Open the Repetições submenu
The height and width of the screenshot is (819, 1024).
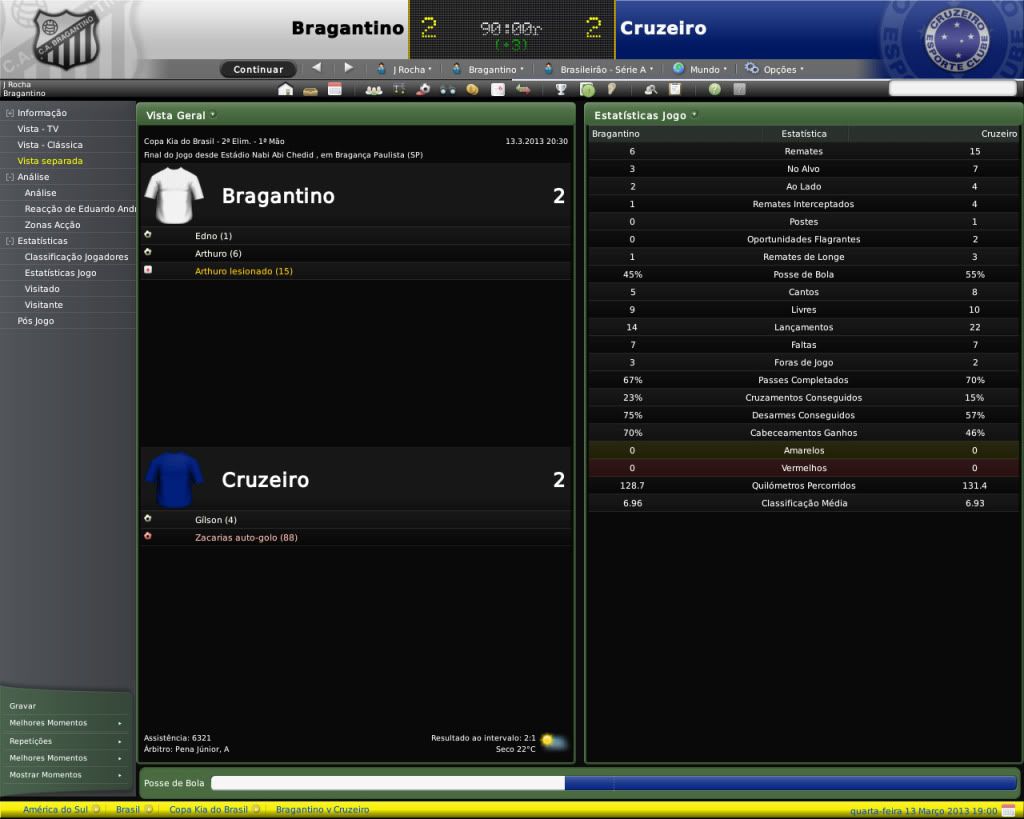[65, 741]
